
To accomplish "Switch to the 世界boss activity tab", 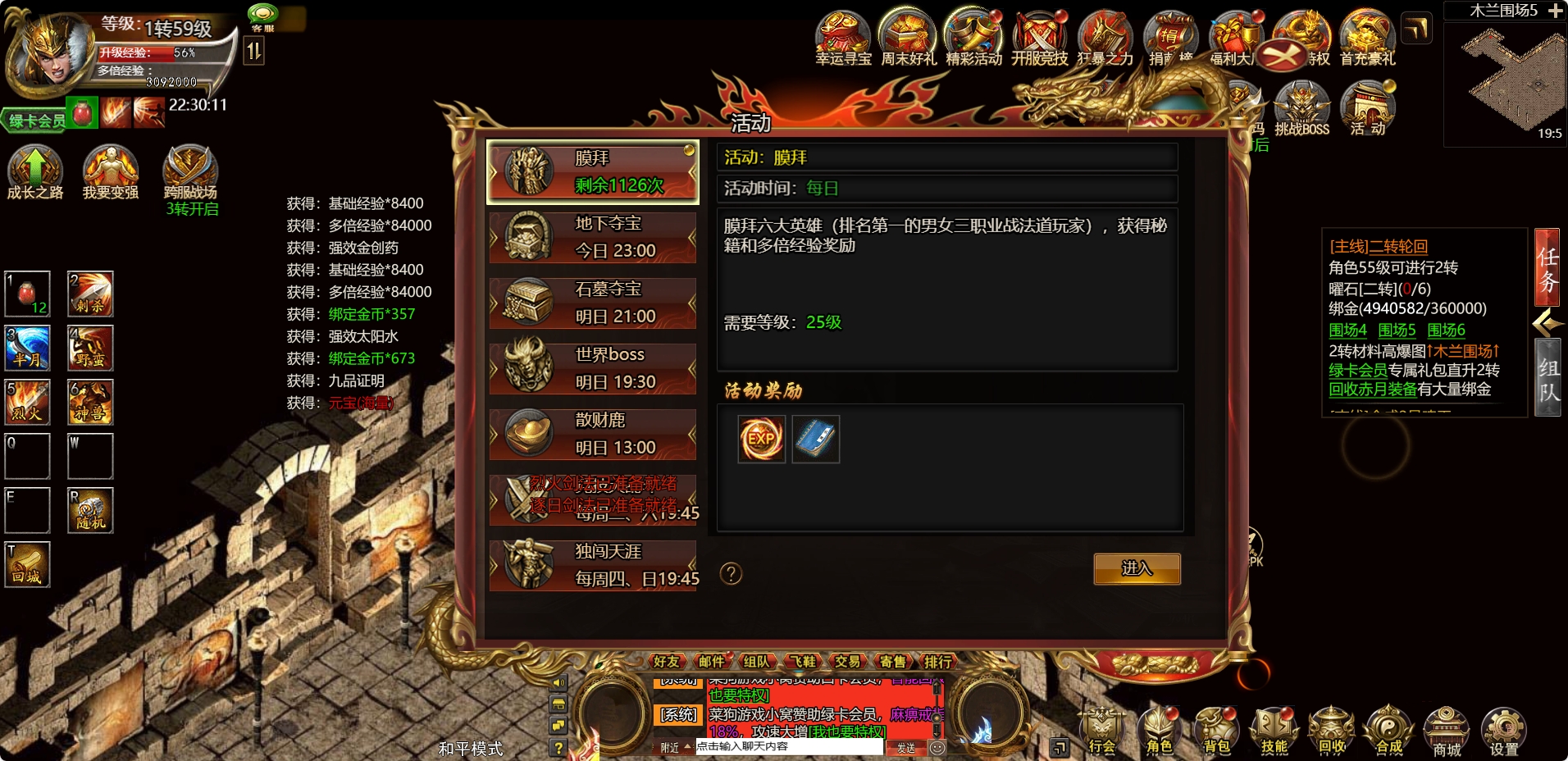I will 593,367.
